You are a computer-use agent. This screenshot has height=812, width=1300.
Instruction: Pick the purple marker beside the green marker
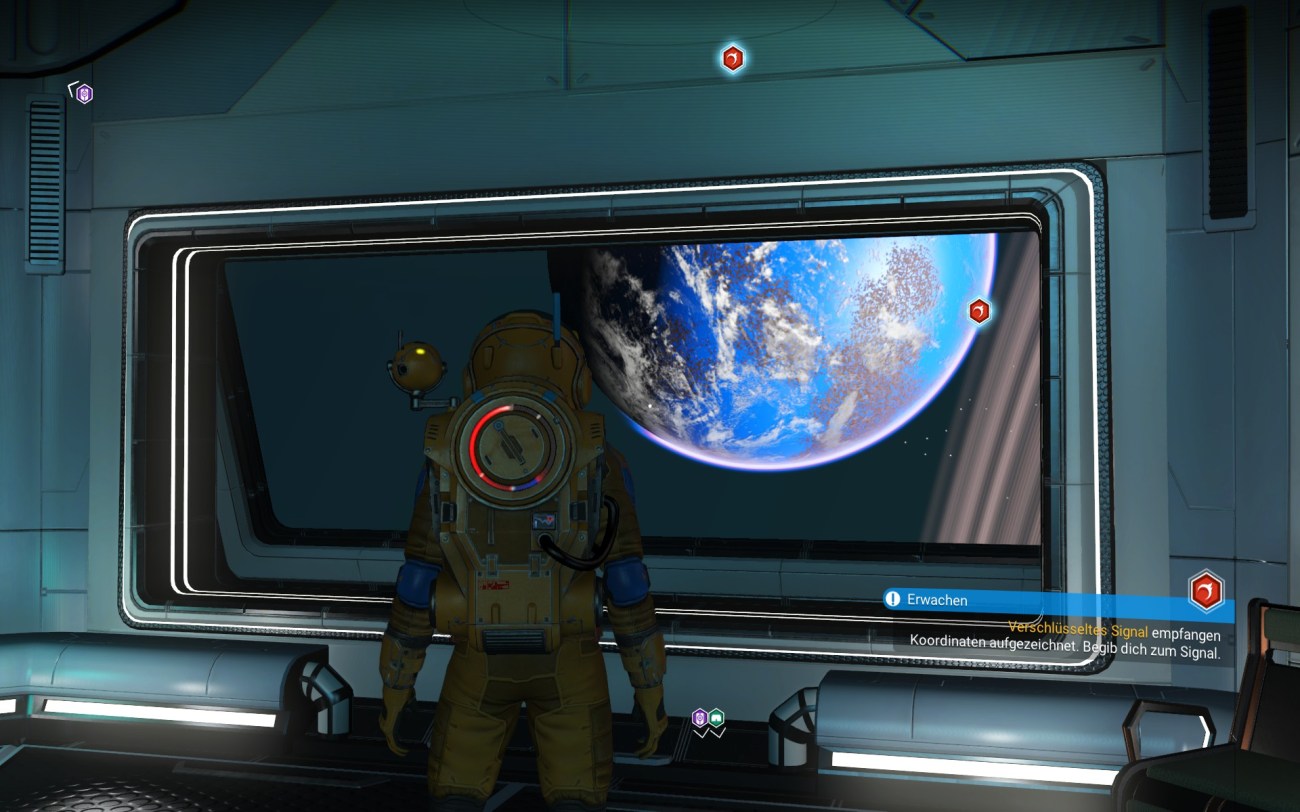point(700,717)
